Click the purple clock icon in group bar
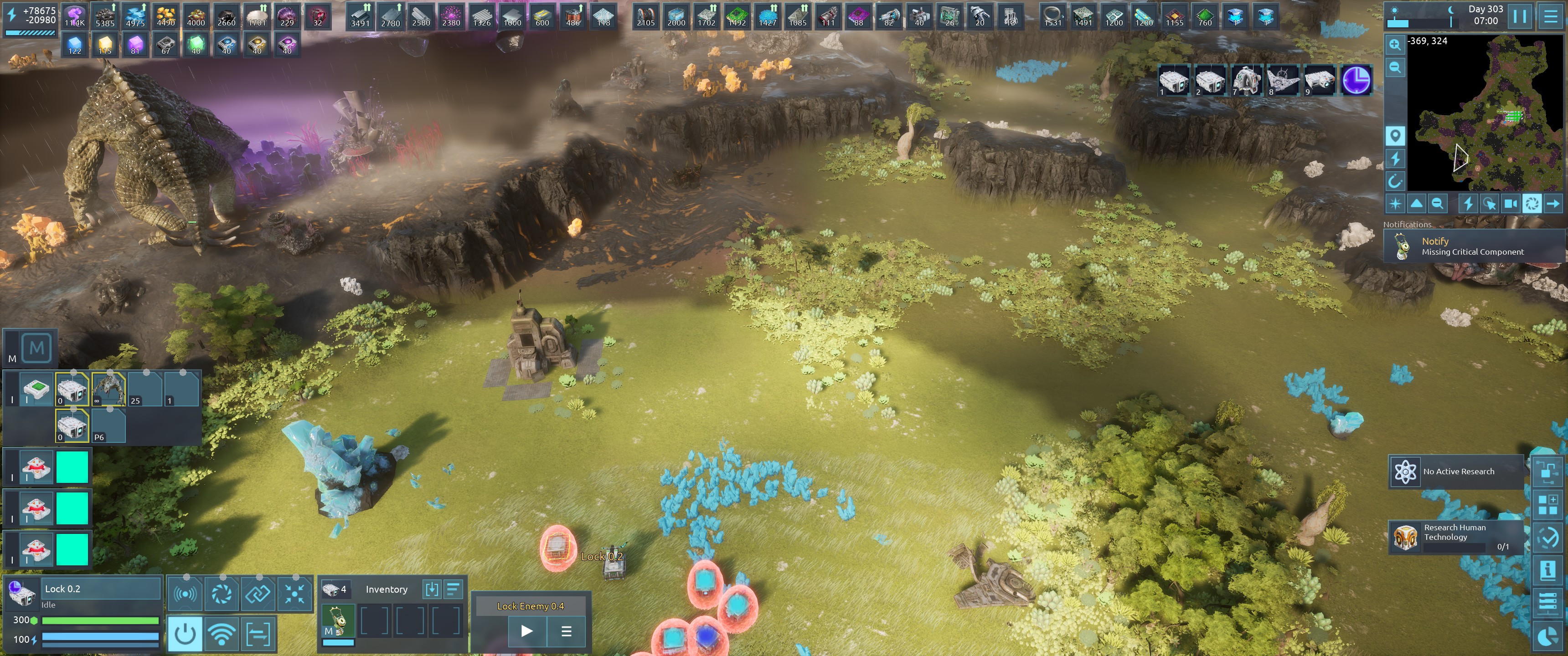The height and width of the screenshot is (656, 1568). pos(1356,80)
